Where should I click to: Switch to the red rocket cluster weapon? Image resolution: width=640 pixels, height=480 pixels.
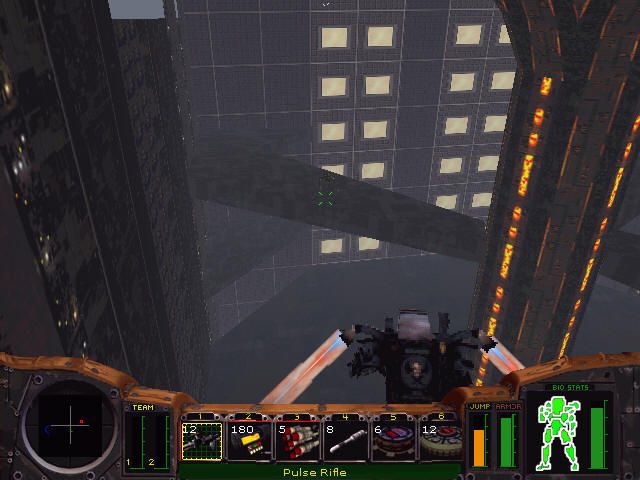click(x=298, y=440)
